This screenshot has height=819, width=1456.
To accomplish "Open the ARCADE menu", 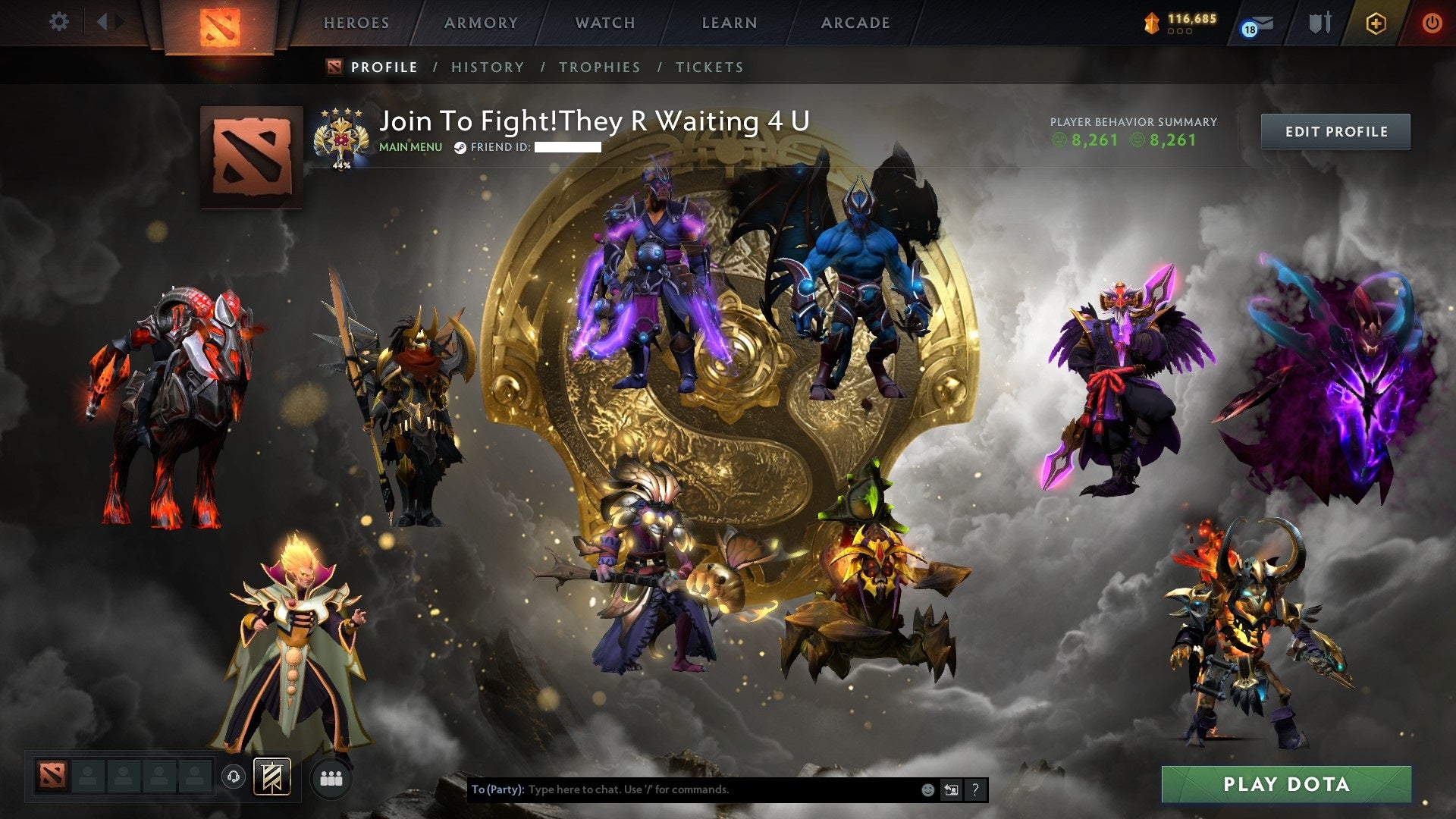I will pos(855,23).
